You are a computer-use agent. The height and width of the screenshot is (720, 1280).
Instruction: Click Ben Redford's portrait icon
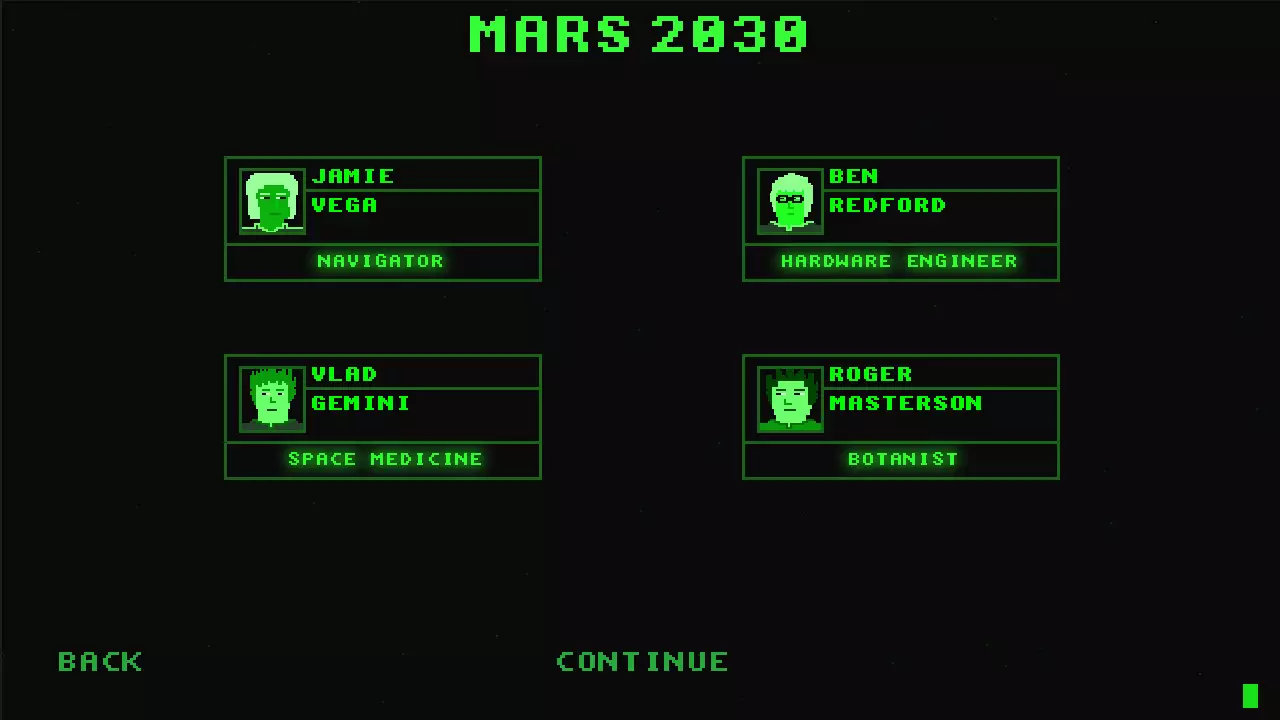790,200
